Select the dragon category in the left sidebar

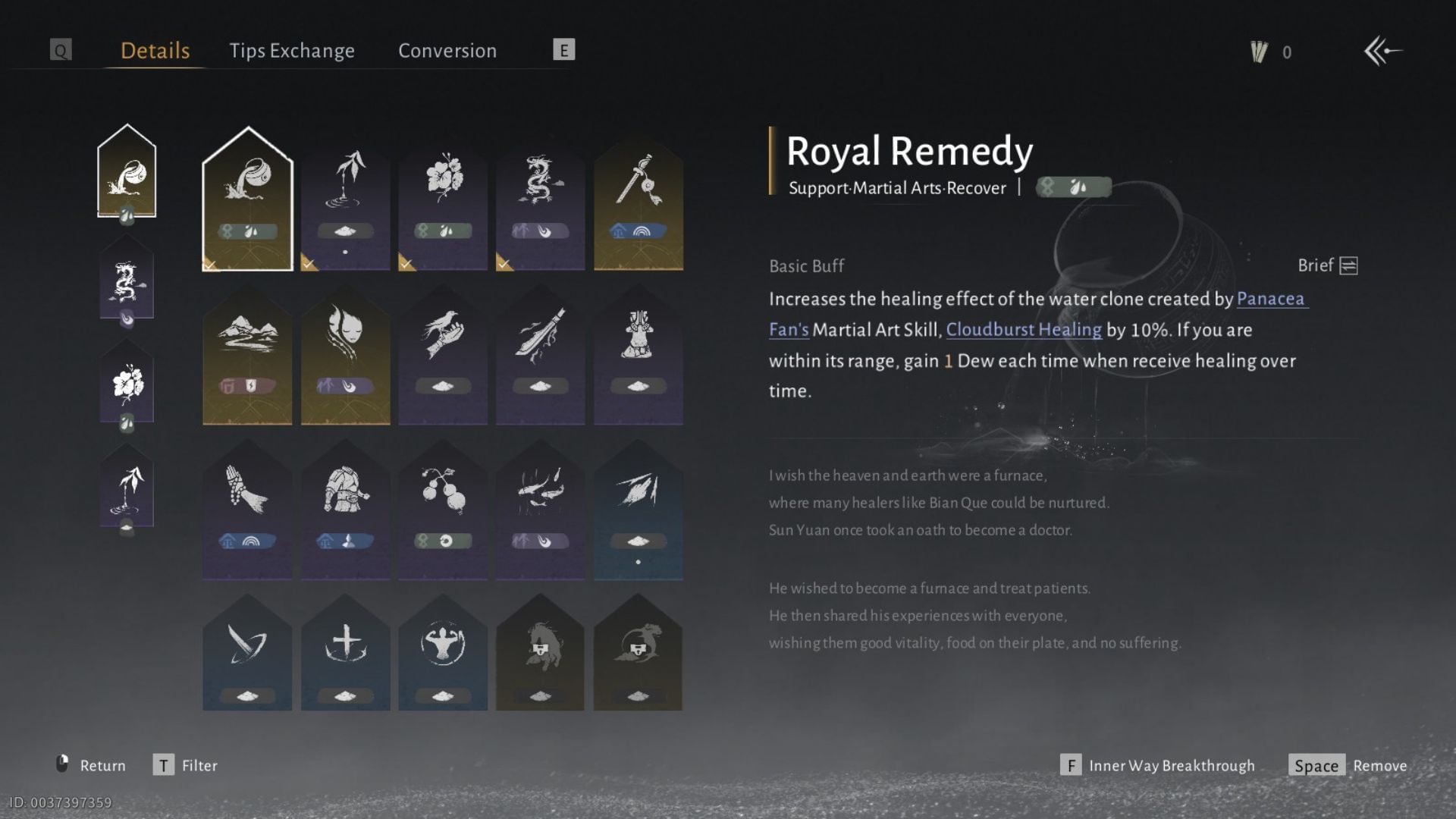click(127, 281)
